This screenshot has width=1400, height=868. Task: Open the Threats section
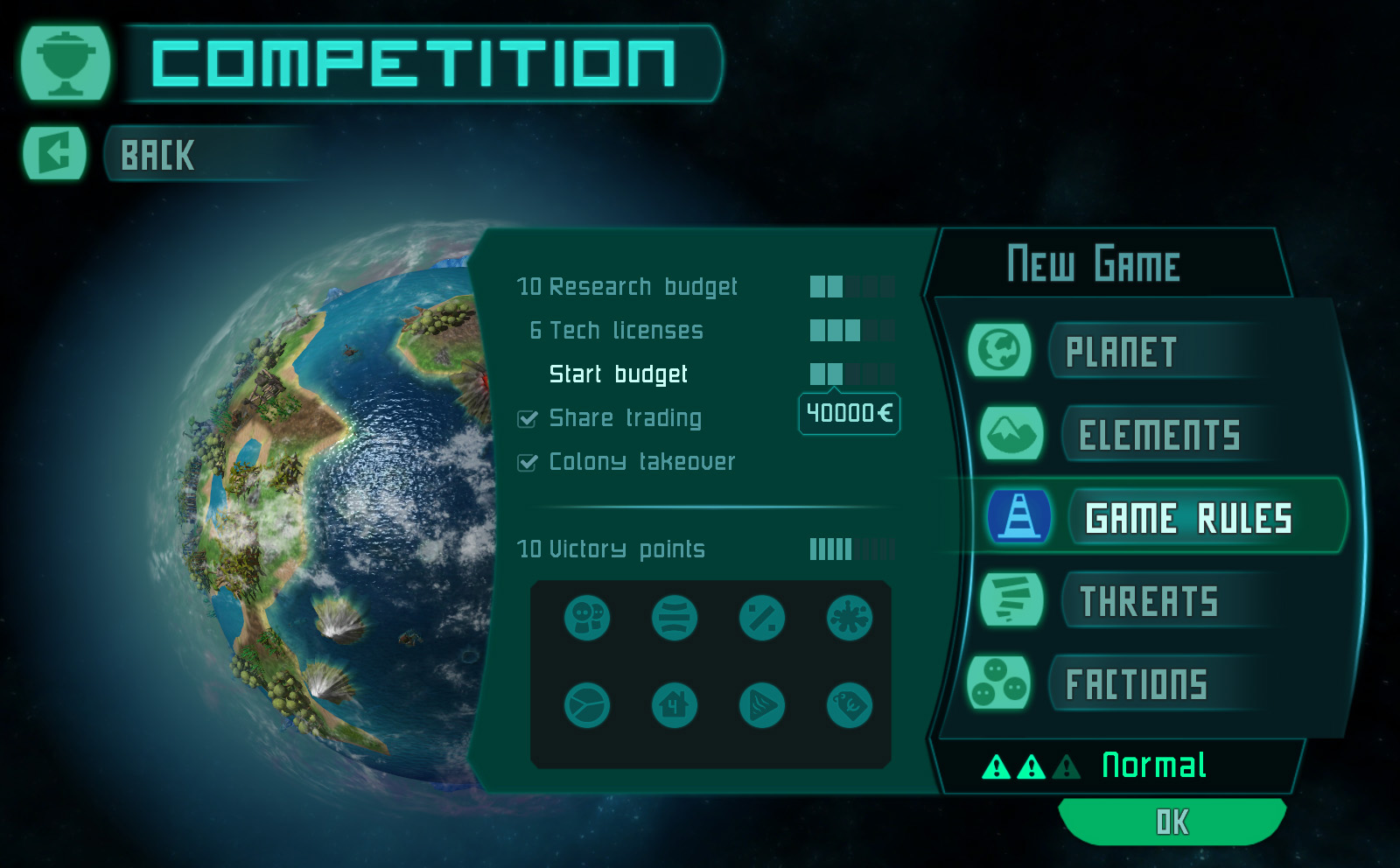coord(1148,601)
